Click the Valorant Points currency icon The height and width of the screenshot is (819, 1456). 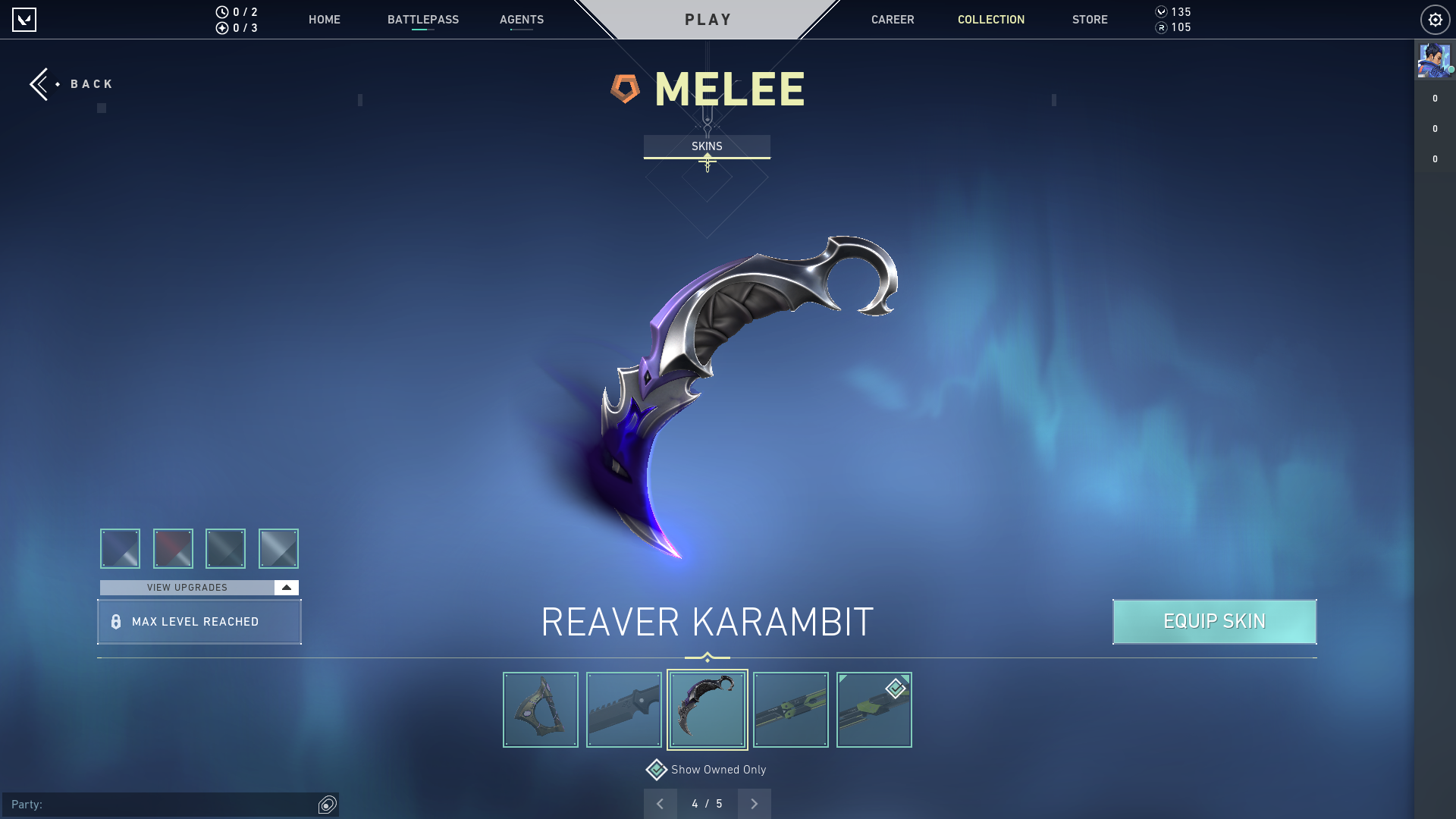(x=1162, y=12)
